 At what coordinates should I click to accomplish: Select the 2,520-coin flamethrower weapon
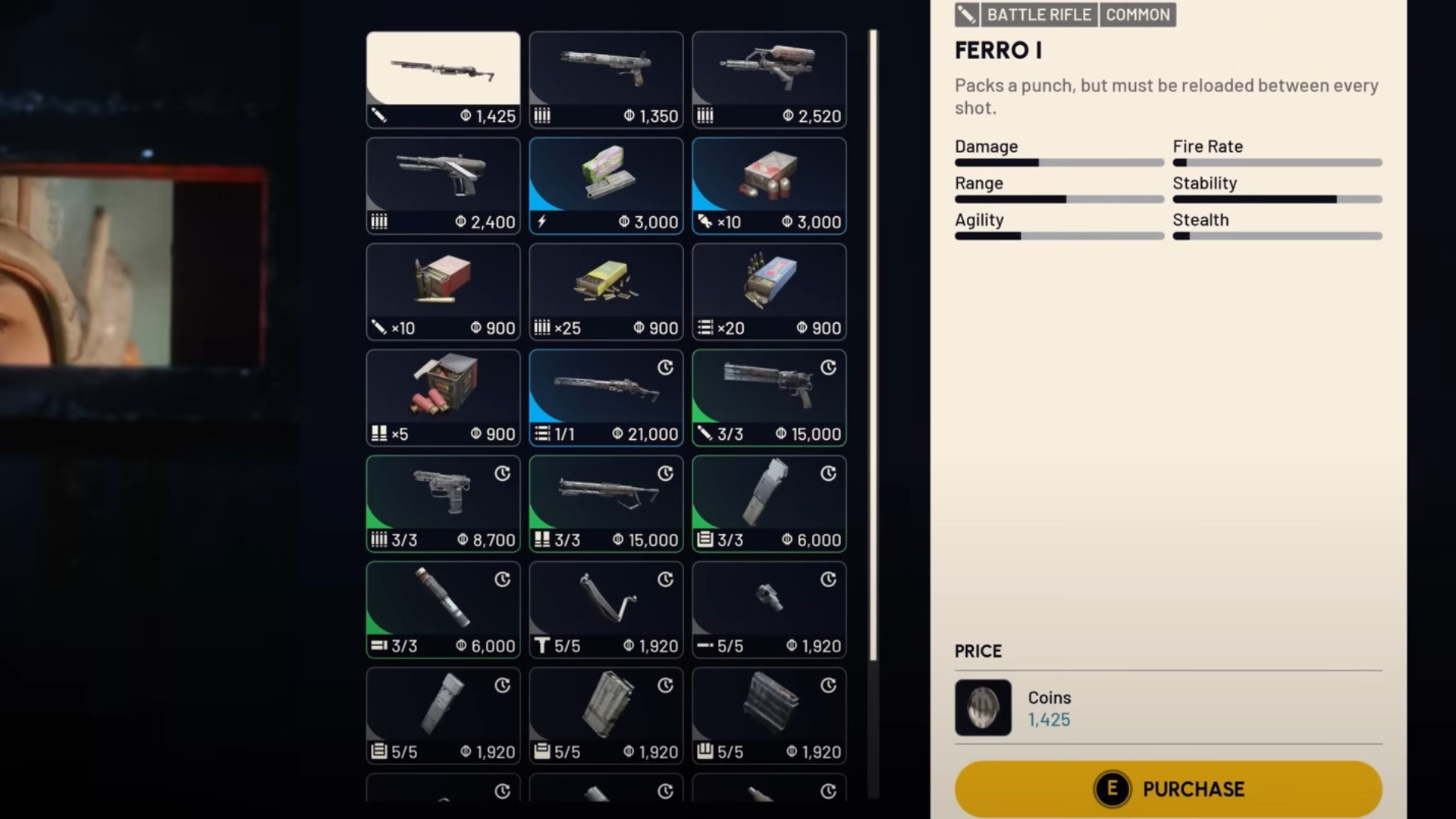click(768, 68)
